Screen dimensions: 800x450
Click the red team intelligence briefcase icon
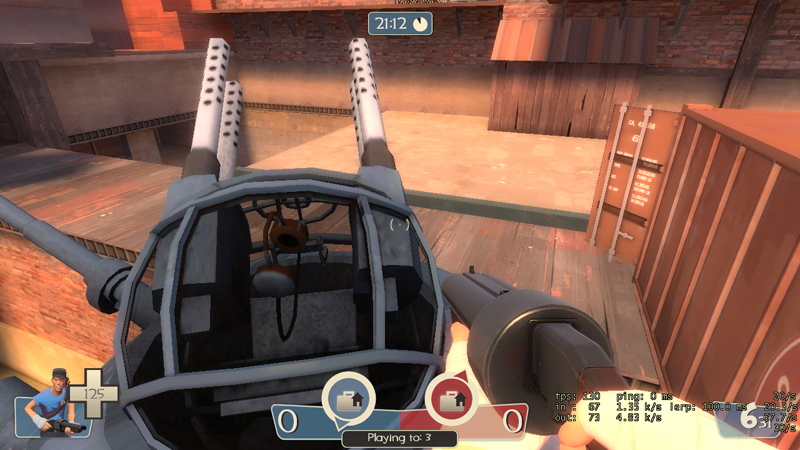[450, 400]
